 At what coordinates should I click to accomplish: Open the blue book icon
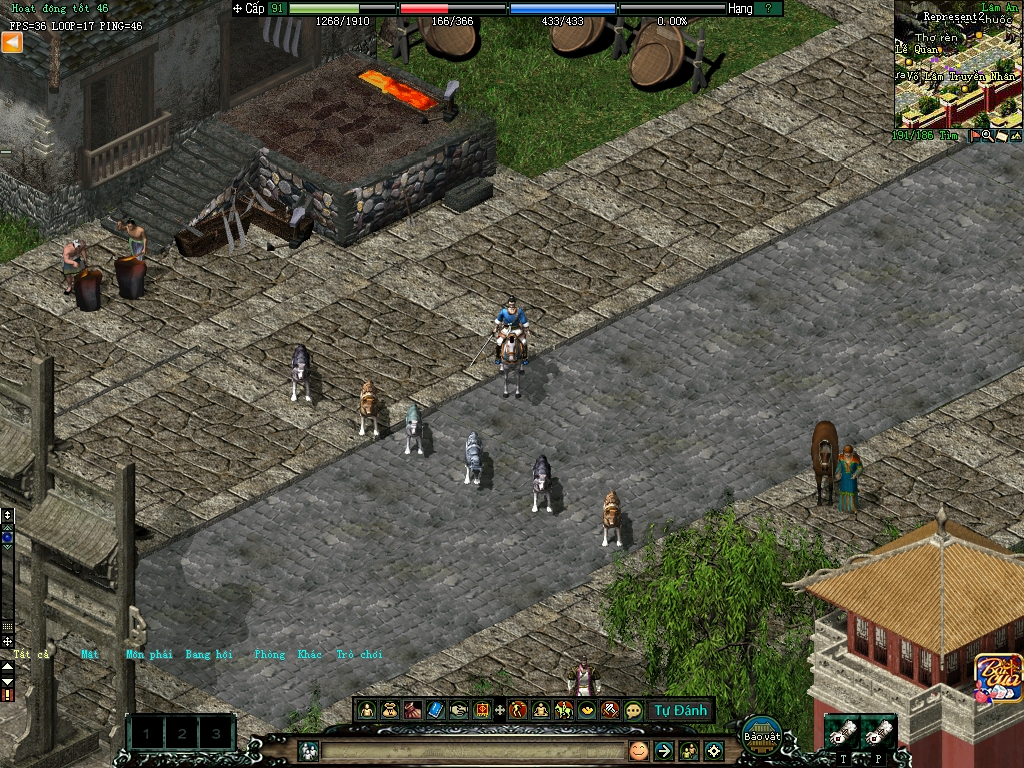coord(436,710)
